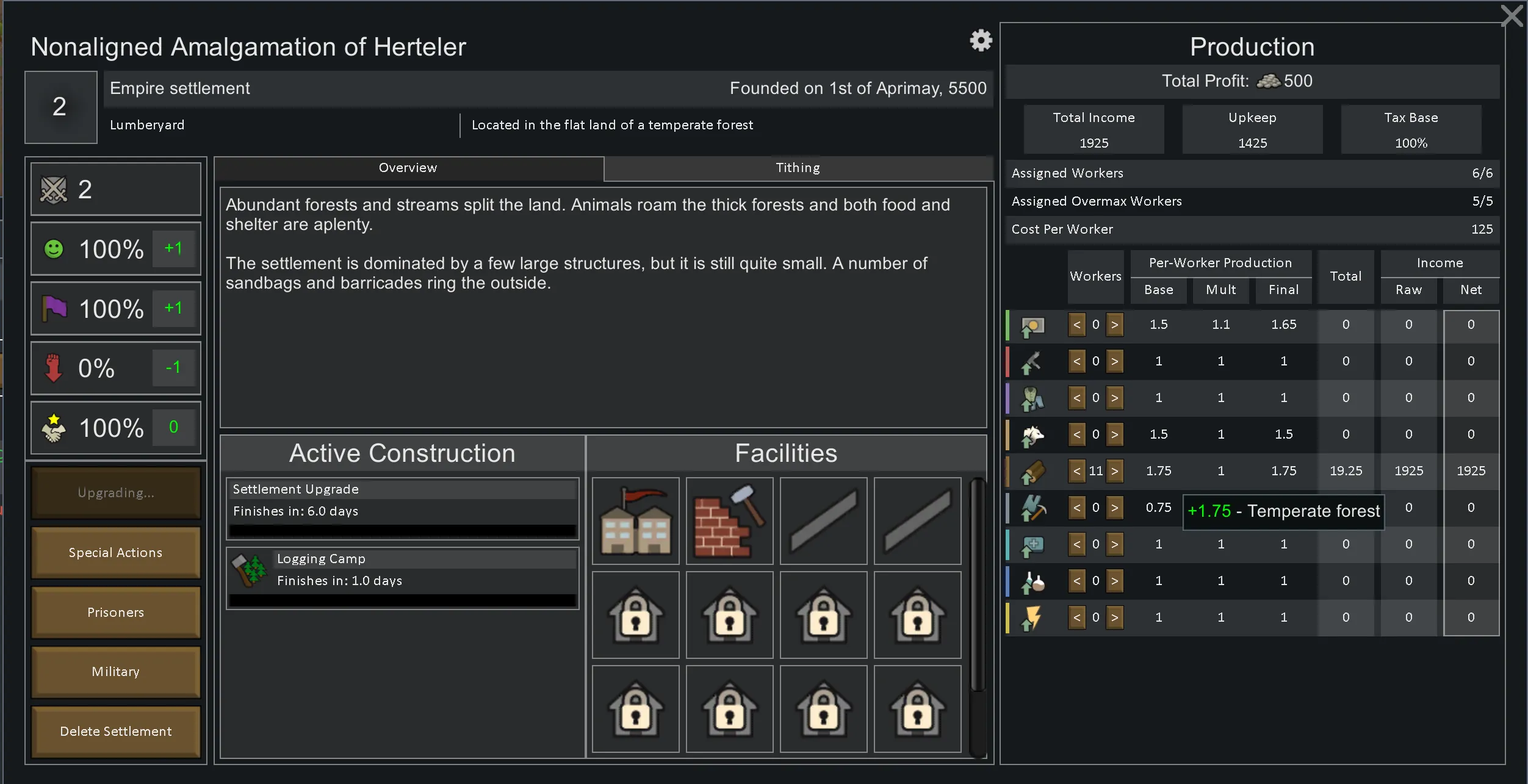Switch to the Tithing tab

click(x=798, y=168)
